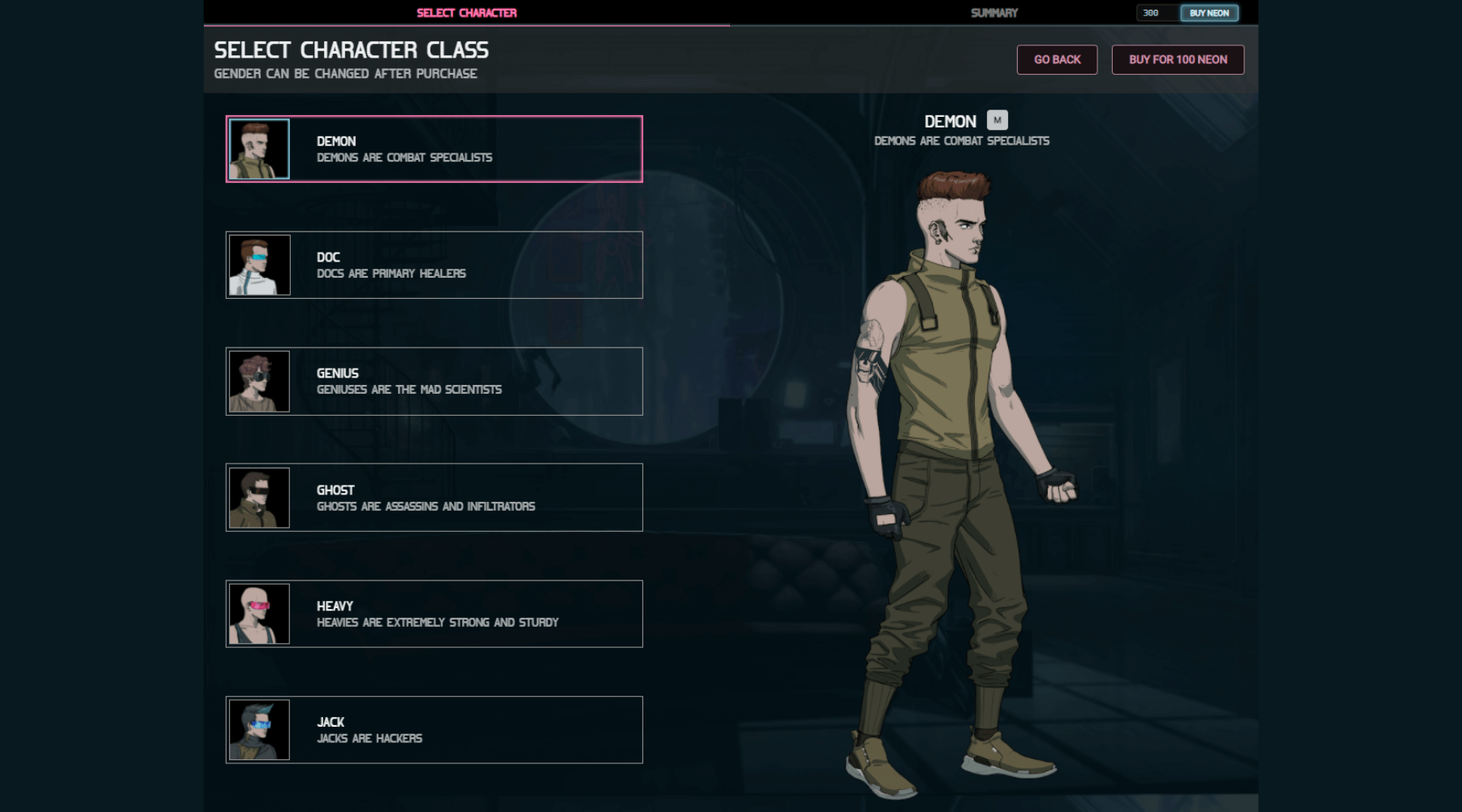Image resolution: width=1462 pixels, height=812 pixels.
Task: Buy the character for 100 Neon
Action: 1177,60
